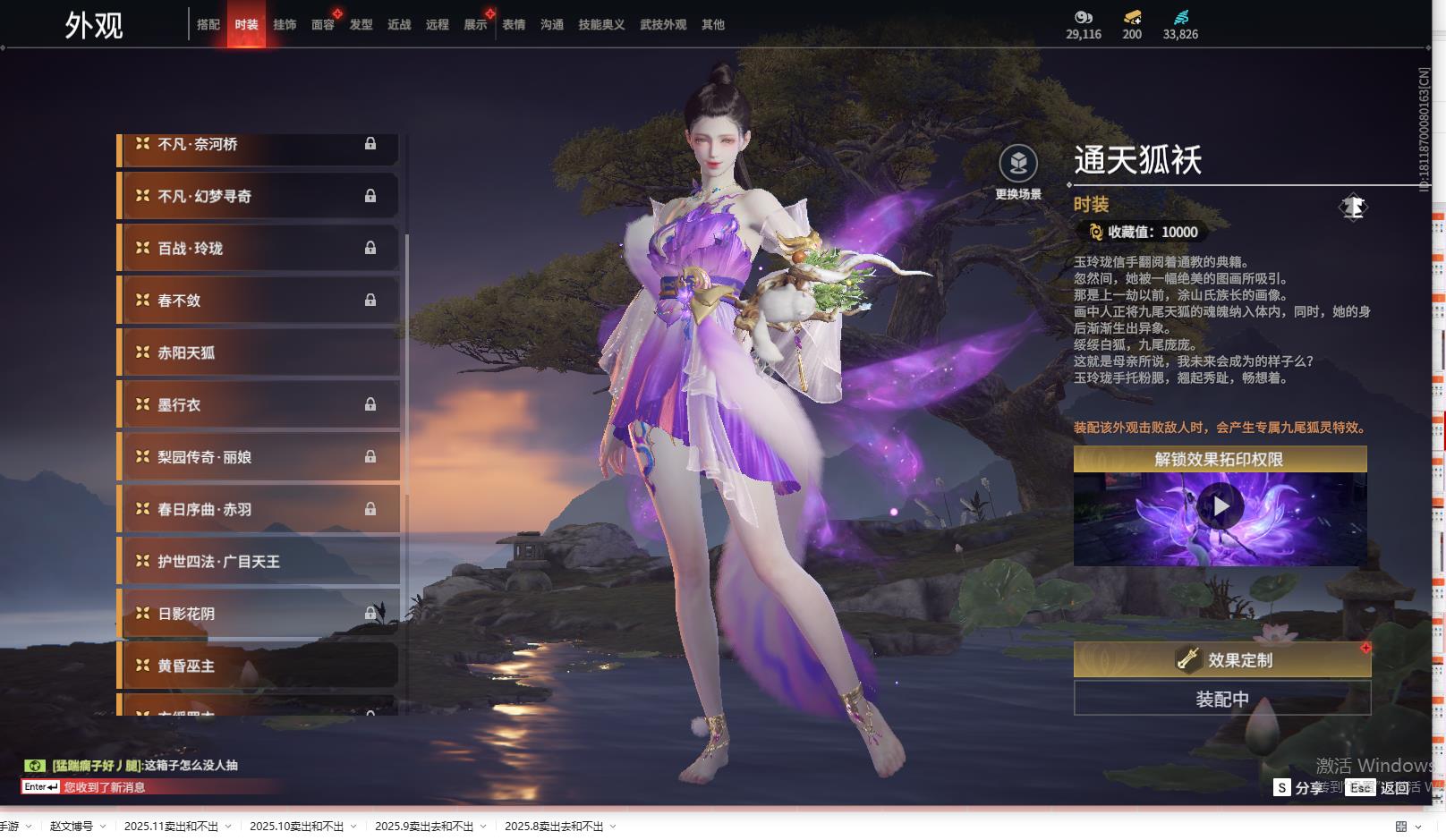Show the 表情 tab
Image resolution: width=1446 pixels, height=840 pixels.
[514, 25]
